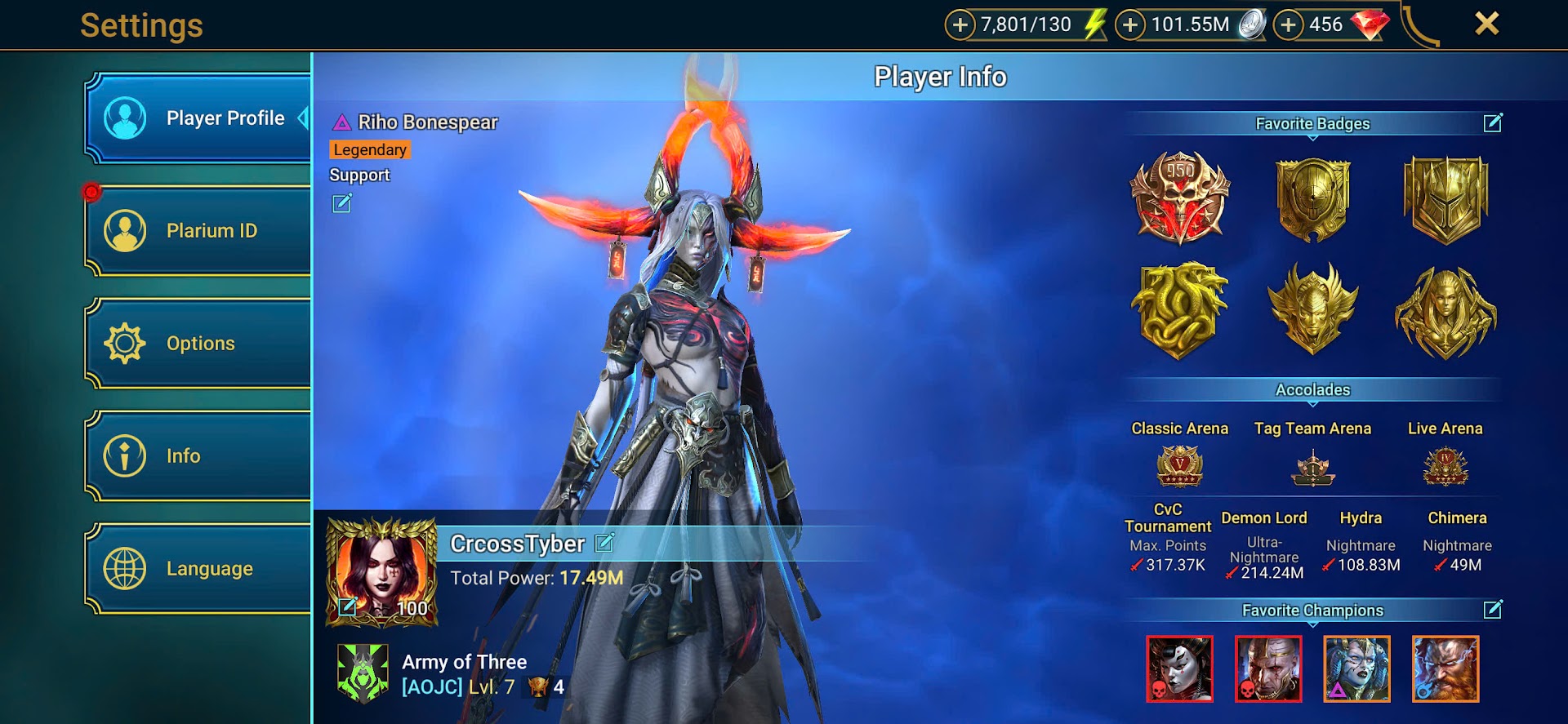Add silver using the plus button
The width and height of the screenshot is (1568, 724).
(x=1130, y=25)
